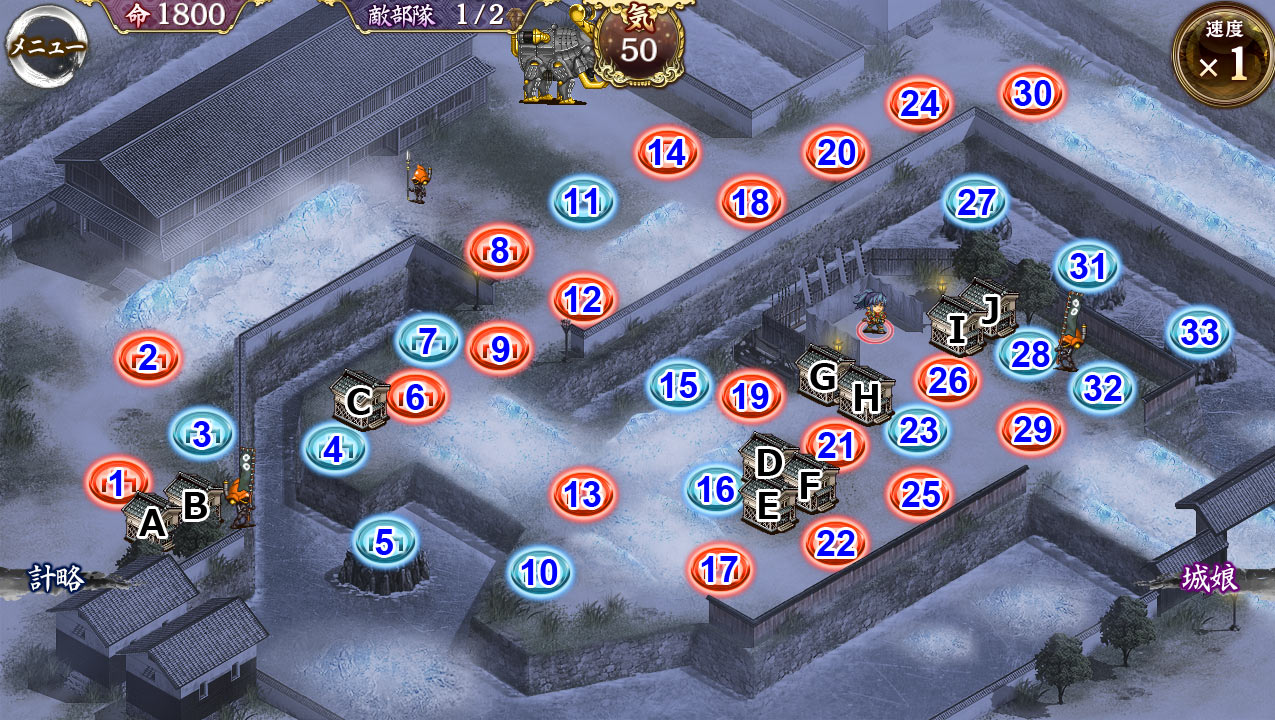Choose blue deployment tile 3
This screenshot has width=1275, height=720.
[202, 435]
